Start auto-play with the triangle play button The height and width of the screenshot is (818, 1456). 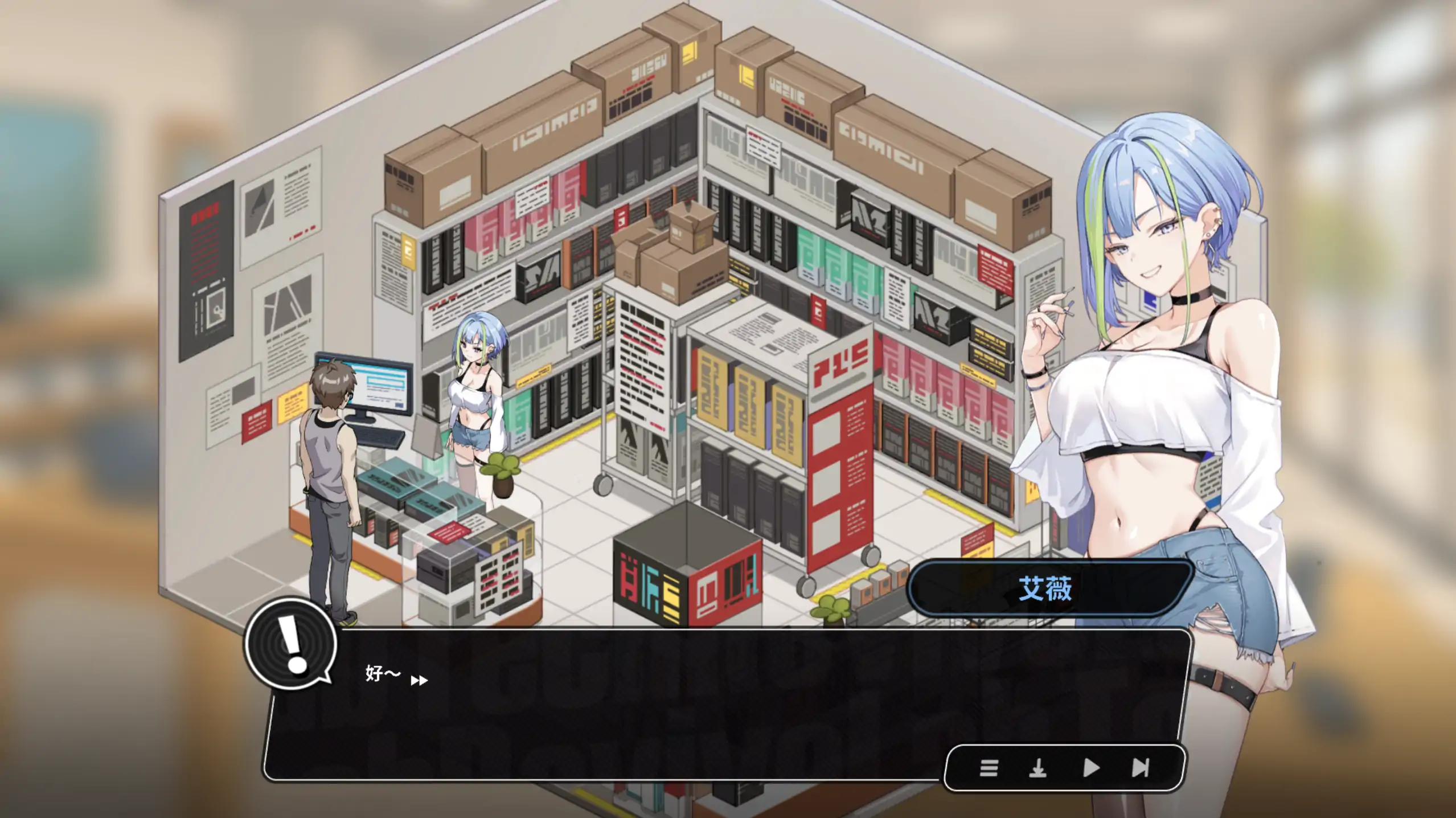[x=1090, y=768]
